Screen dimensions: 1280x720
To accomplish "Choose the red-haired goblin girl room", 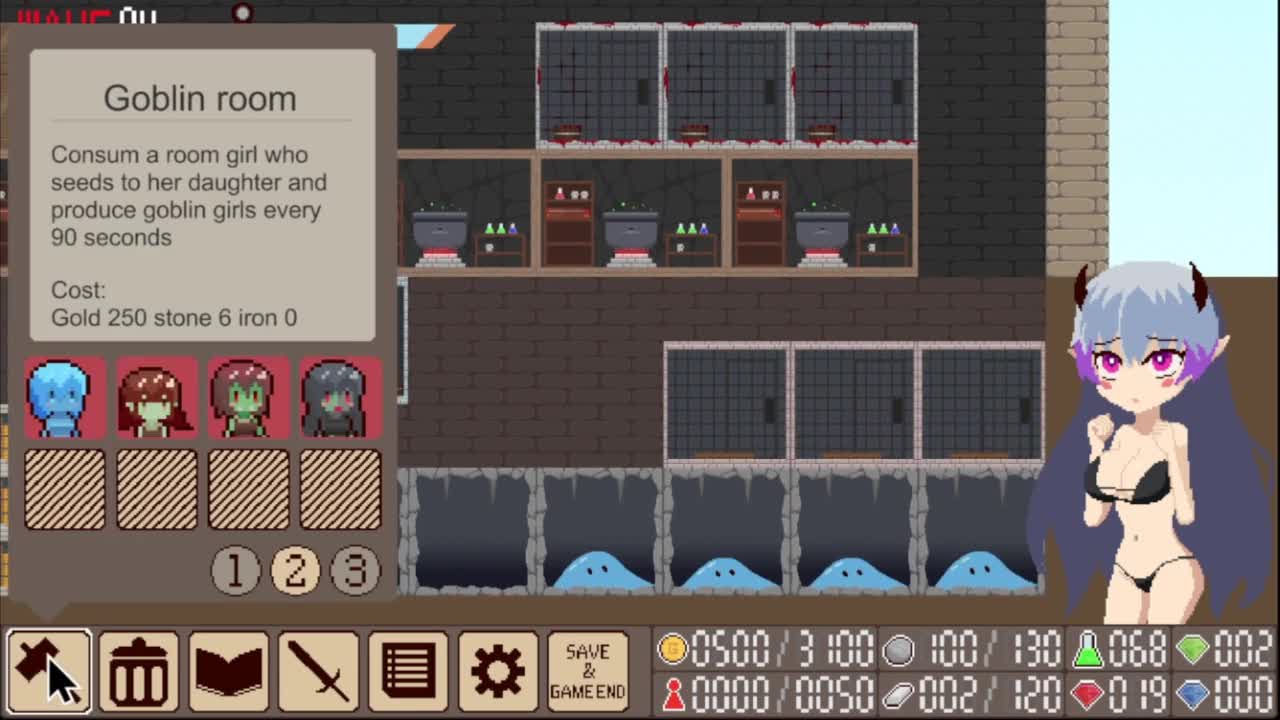I will (x=157, y=398).
